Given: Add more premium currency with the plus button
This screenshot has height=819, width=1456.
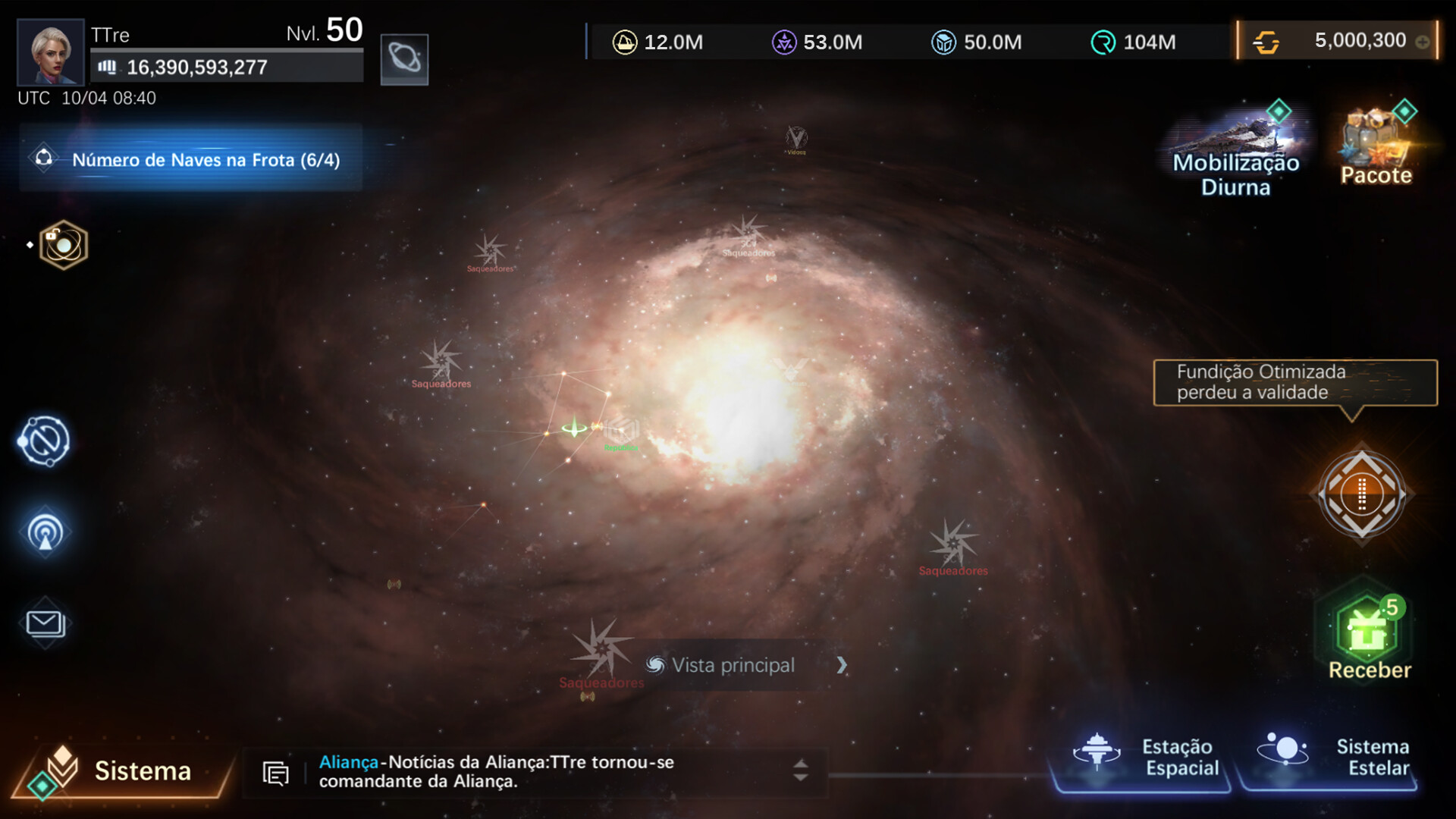Looking at the screenshot, I should (x=1423, y=42).
